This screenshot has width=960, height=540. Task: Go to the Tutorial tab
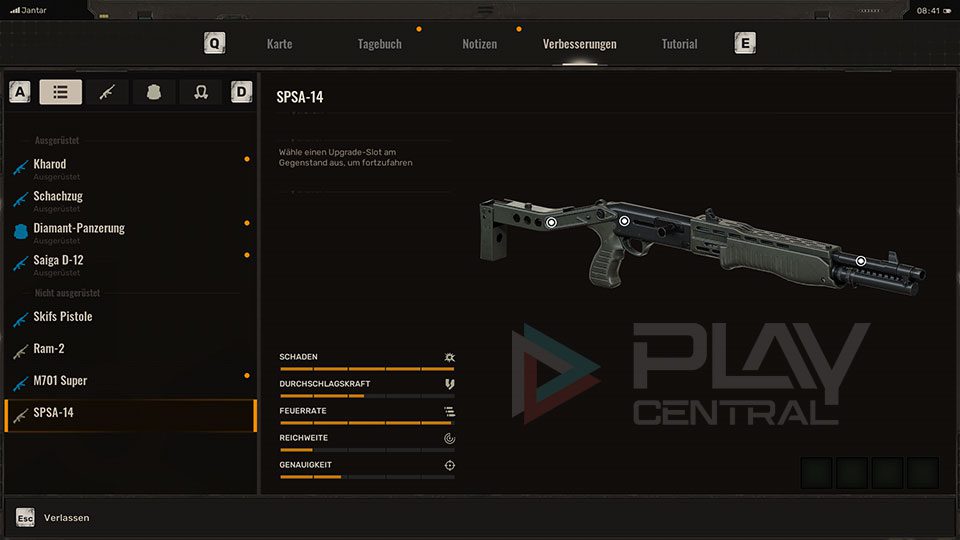click(x=679, y=44)
